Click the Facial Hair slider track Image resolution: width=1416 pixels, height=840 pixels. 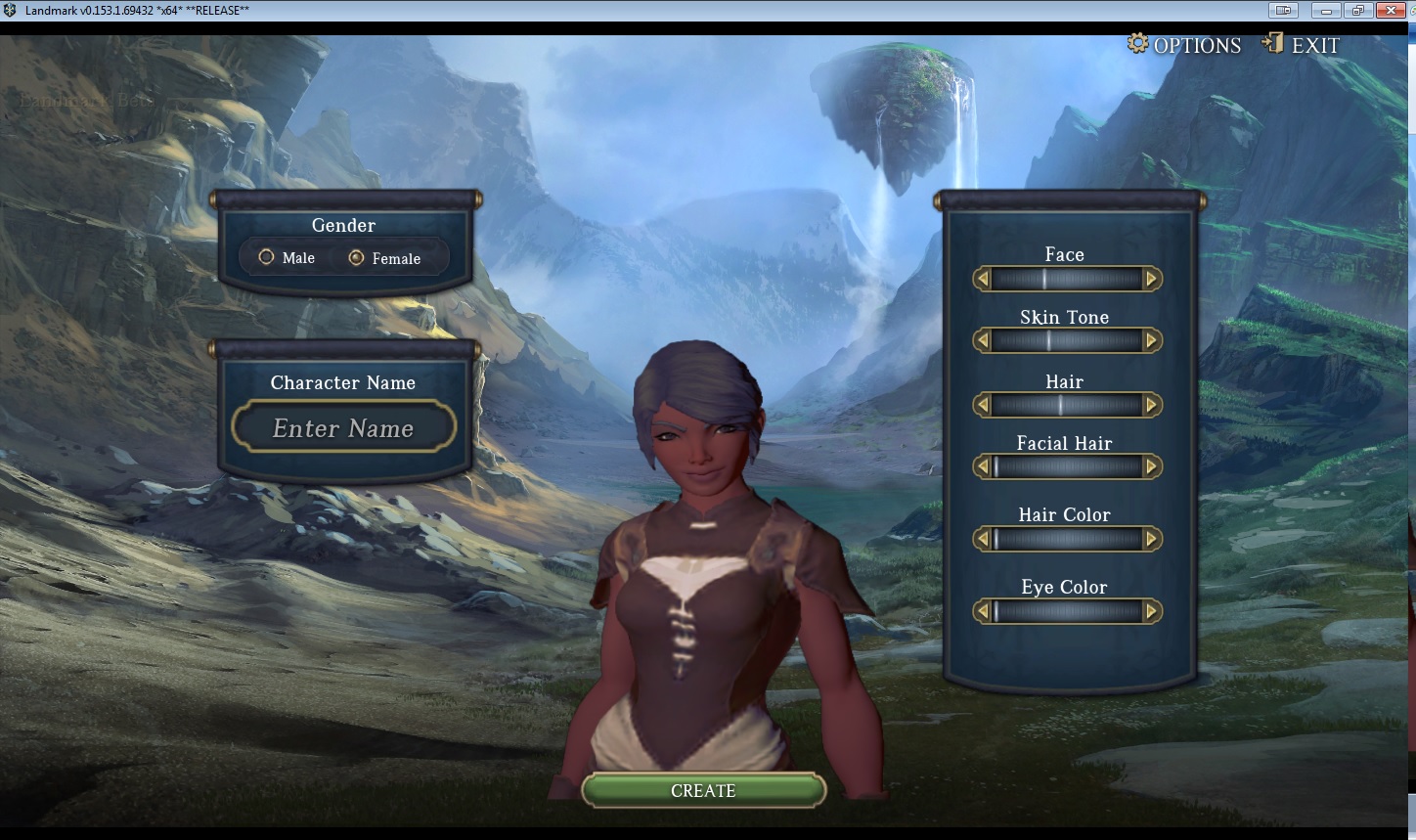click(1067, 466)
